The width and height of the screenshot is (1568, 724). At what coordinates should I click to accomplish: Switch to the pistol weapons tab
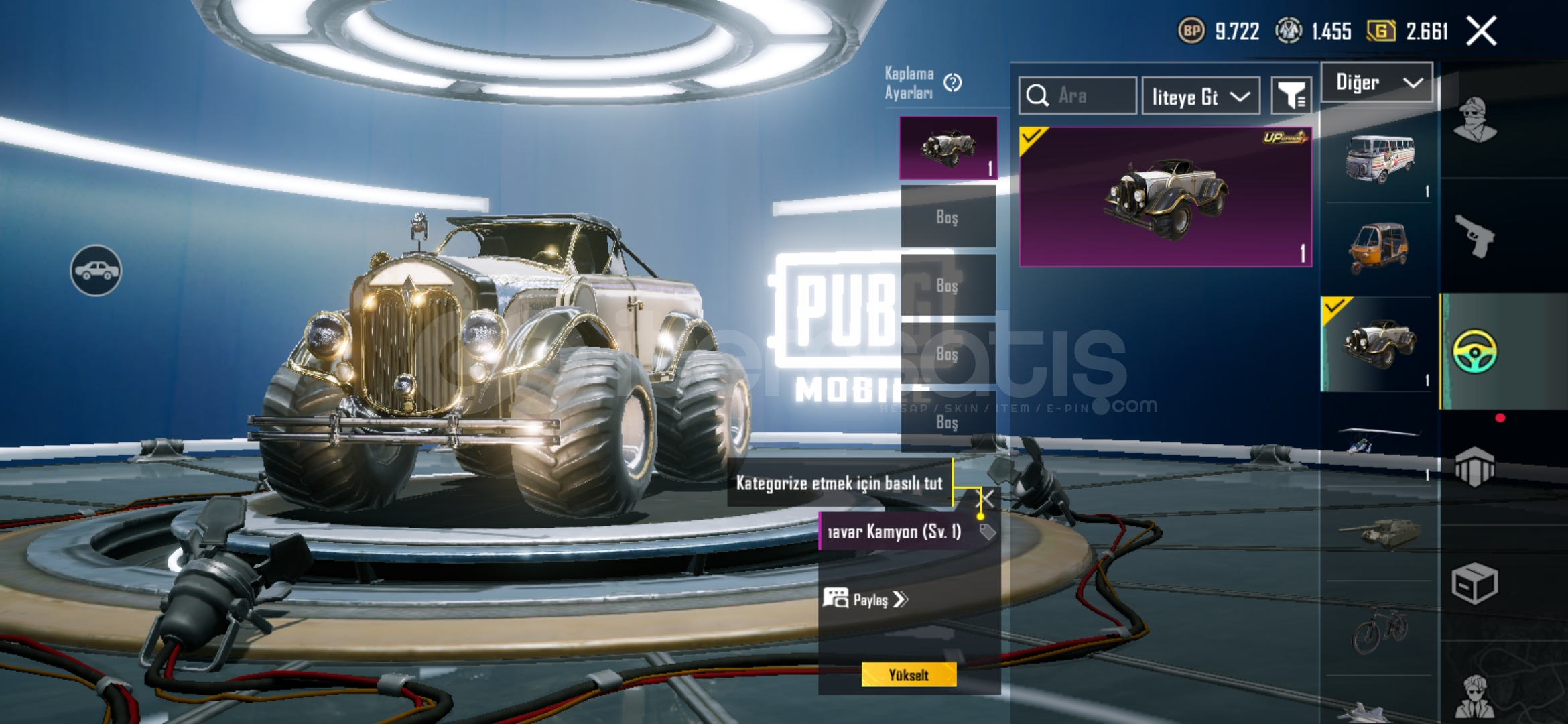[1474, 236]
